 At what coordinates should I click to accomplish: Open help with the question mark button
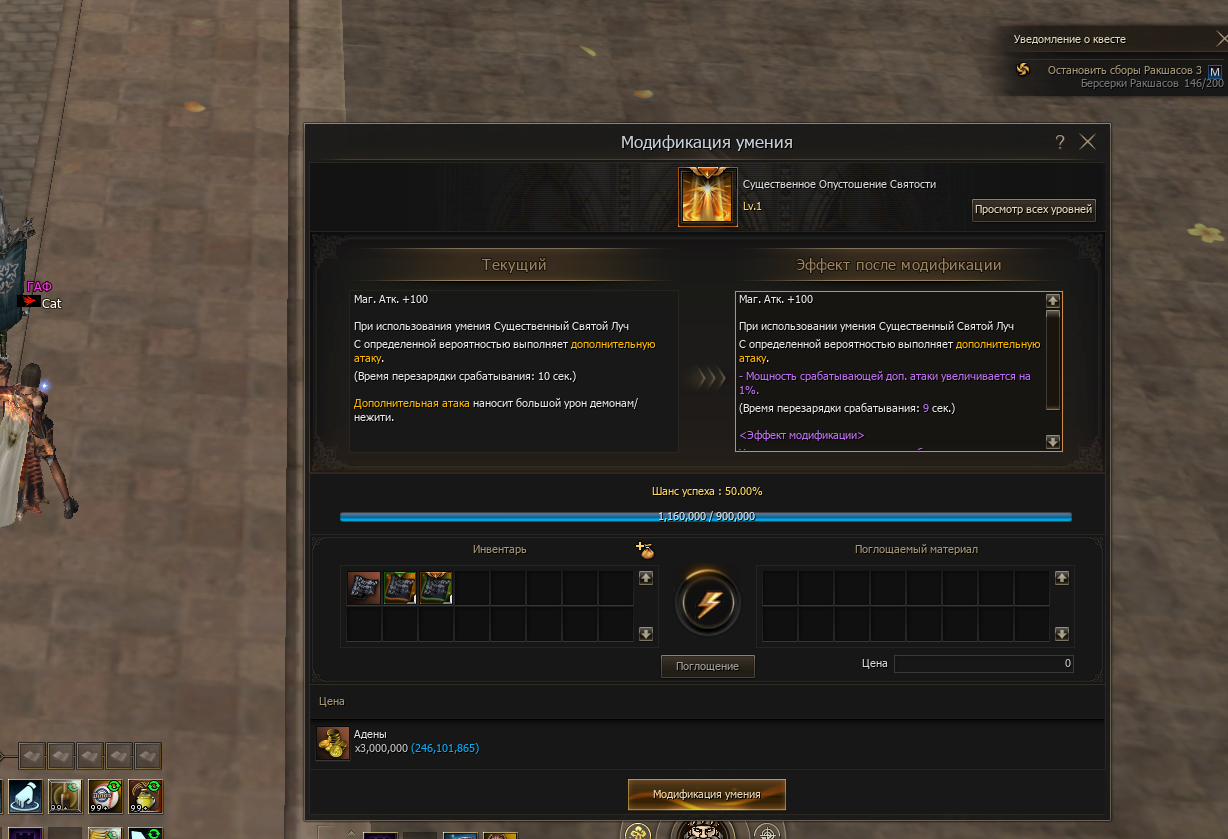[x=1060, y=142]
